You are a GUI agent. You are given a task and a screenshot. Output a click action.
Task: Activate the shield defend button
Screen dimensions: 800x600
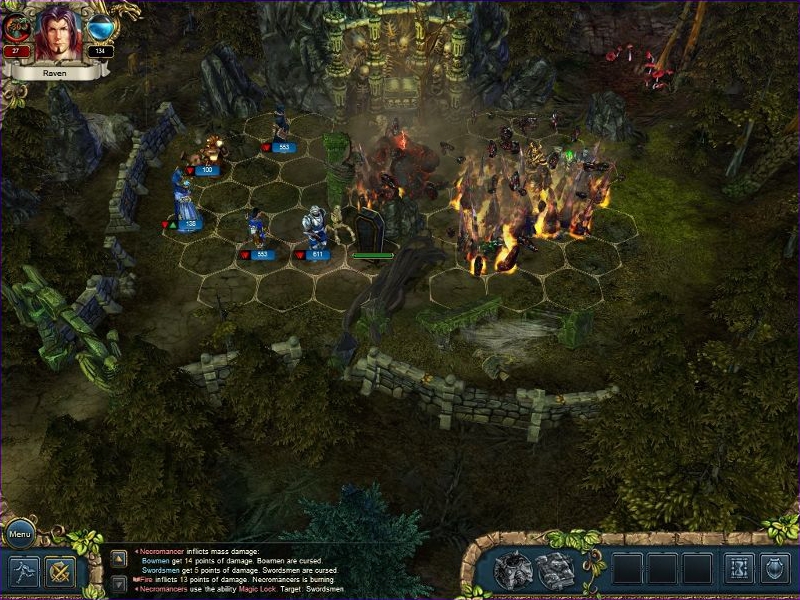point(775,568)
